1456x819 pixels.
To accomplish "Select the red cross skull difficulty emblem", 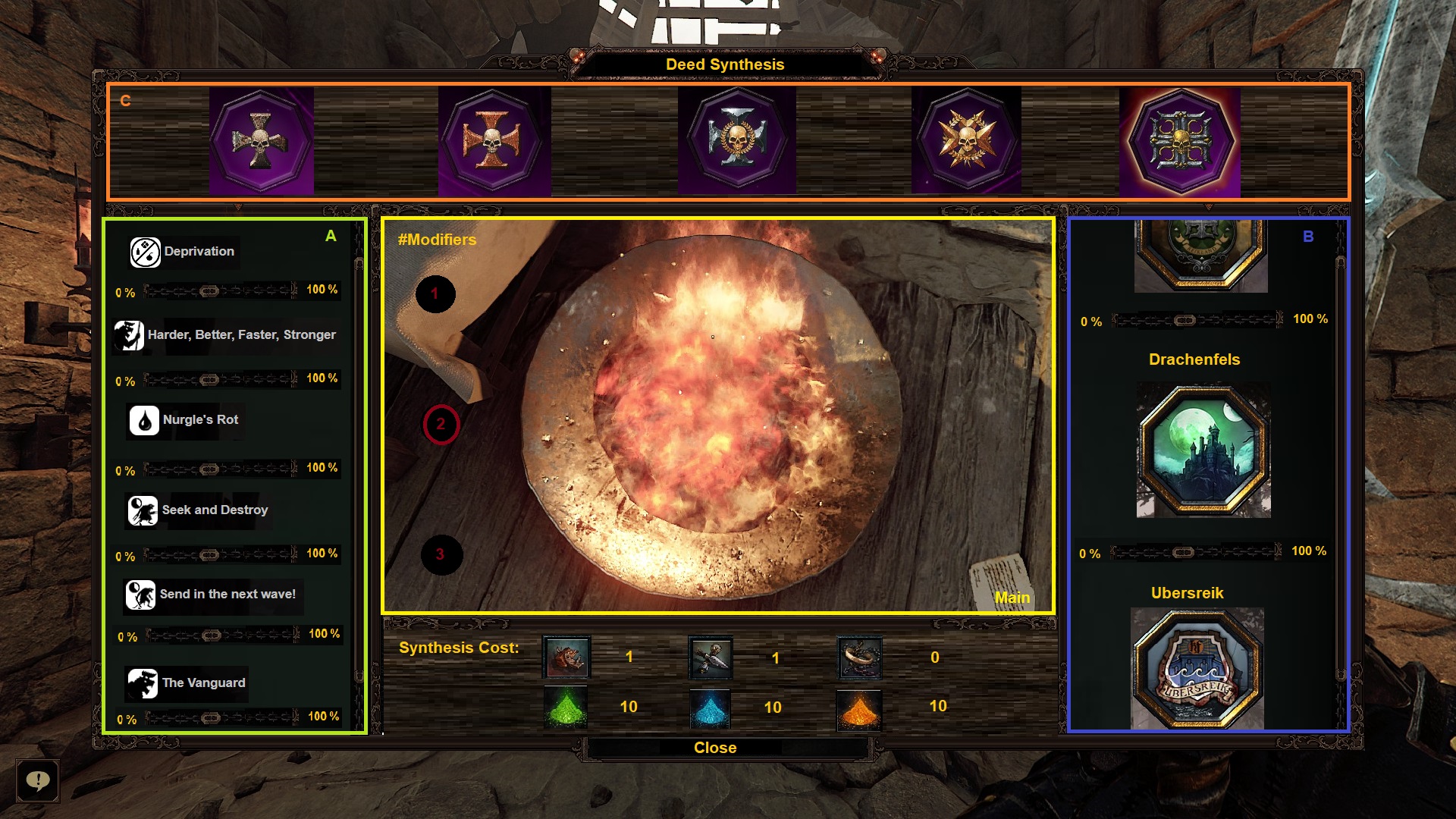I will (x=493, y=141).
